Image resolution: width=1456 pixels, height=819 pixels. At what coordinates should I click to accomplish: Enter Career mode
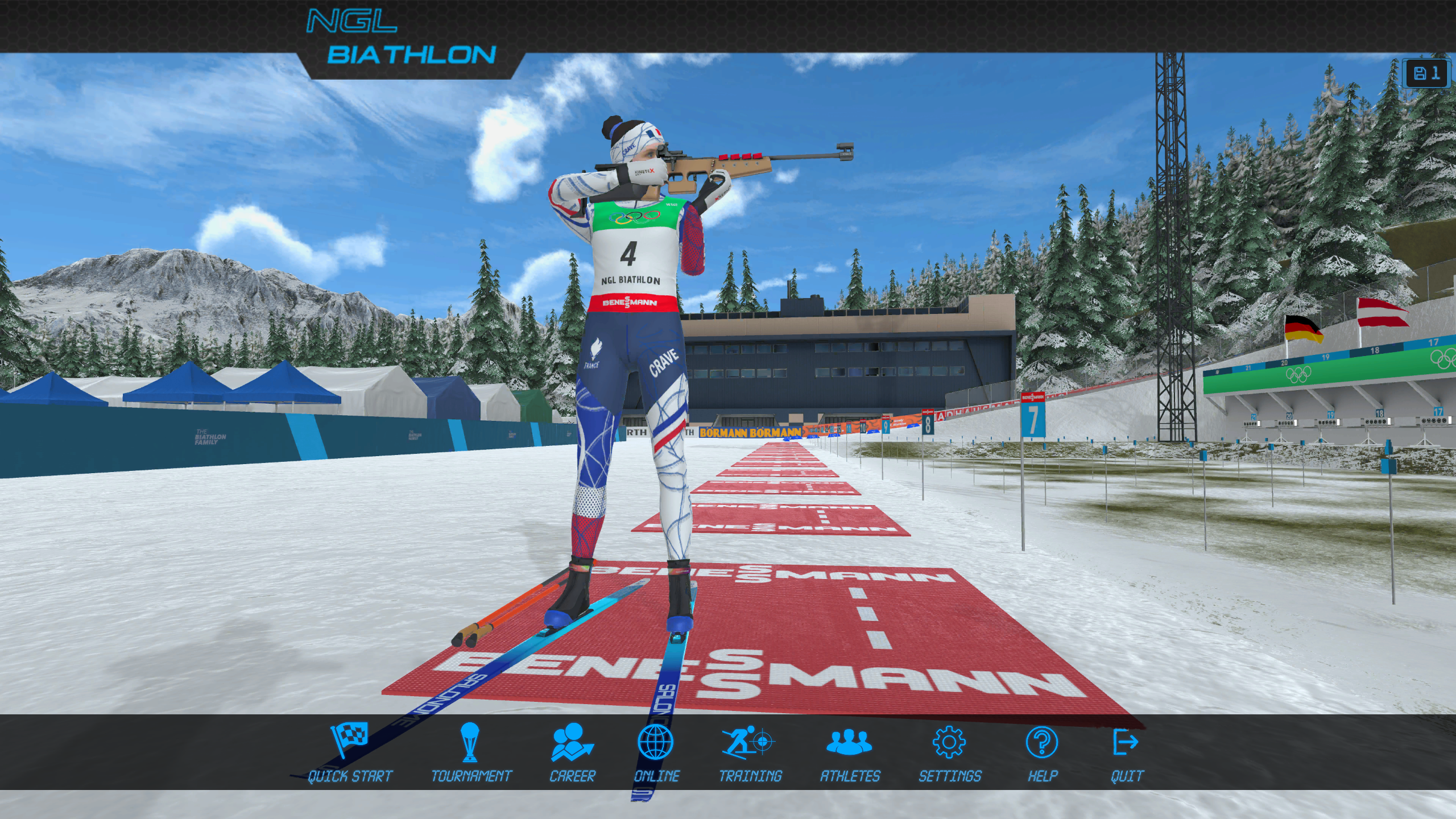(572, 752)
